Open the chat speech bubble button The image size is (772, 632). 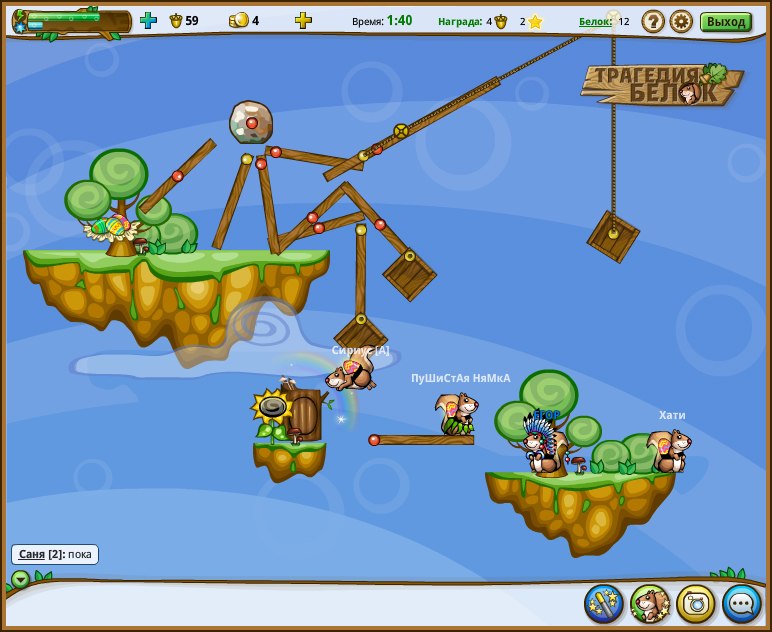(742, 603)
